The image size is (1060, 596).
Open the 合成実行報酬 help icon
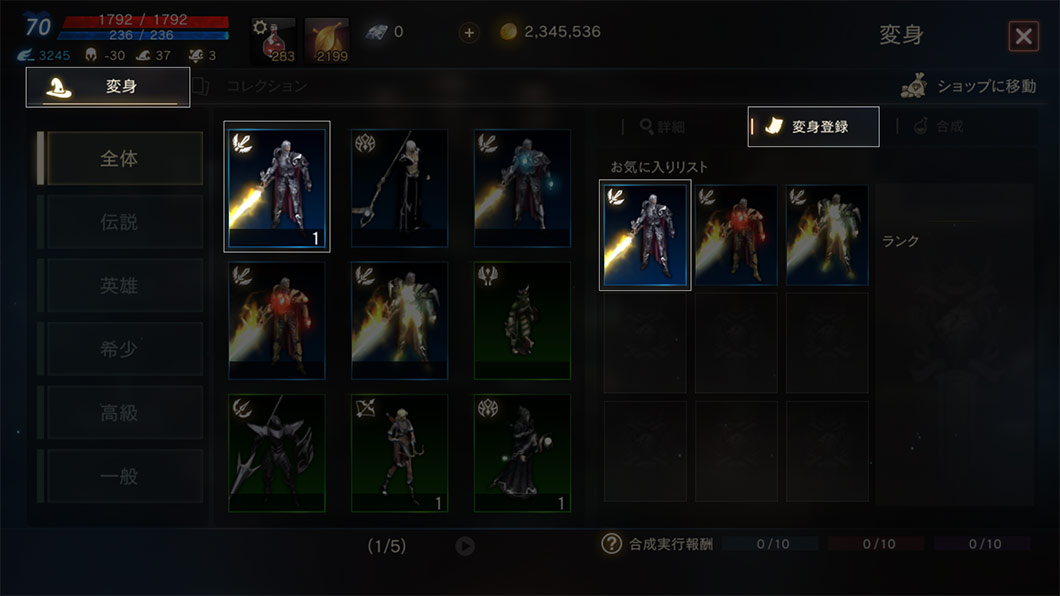(611, 544)
